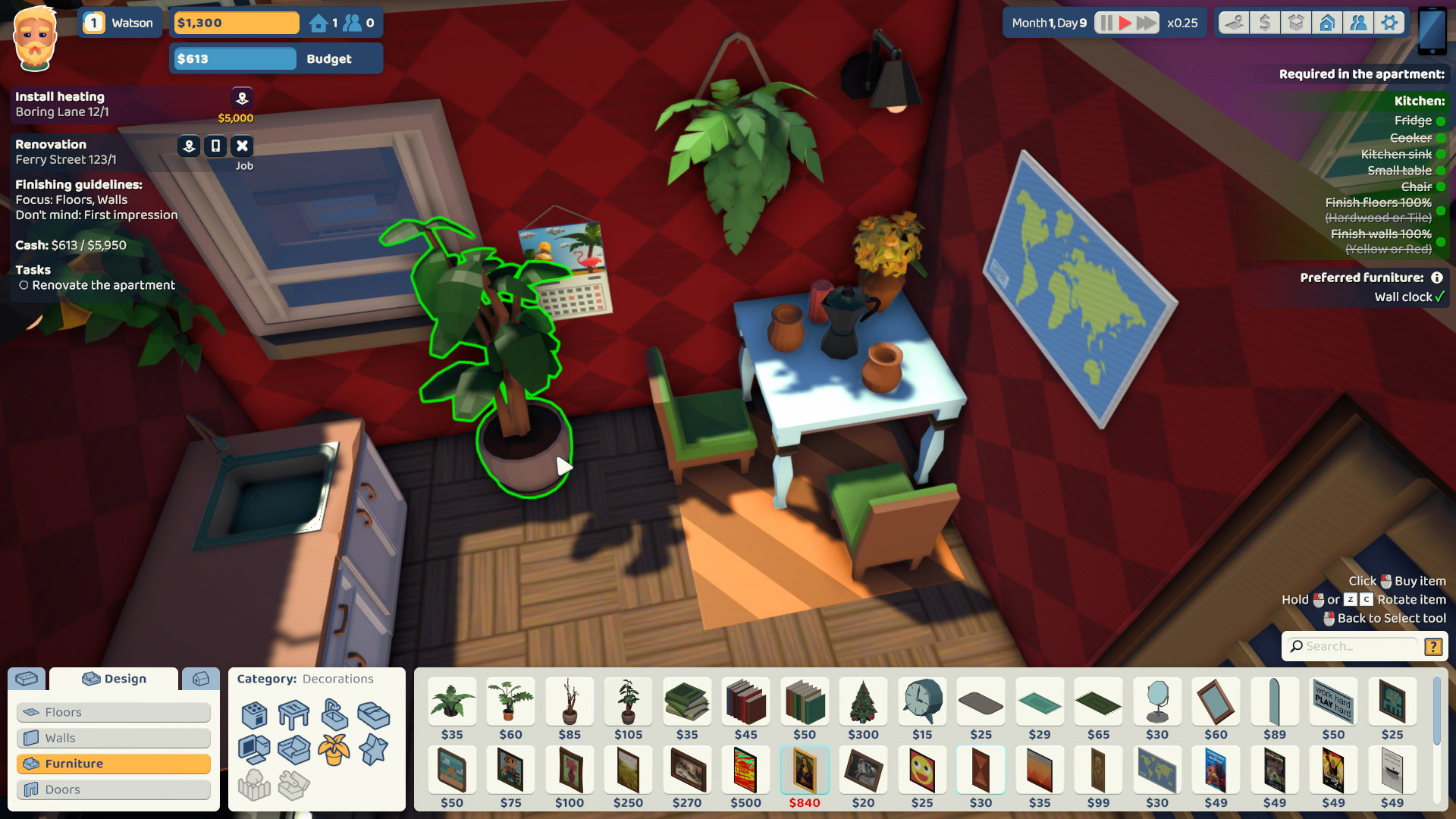
Task: Select the electronics category icon
Action: [x=255, y=749]
